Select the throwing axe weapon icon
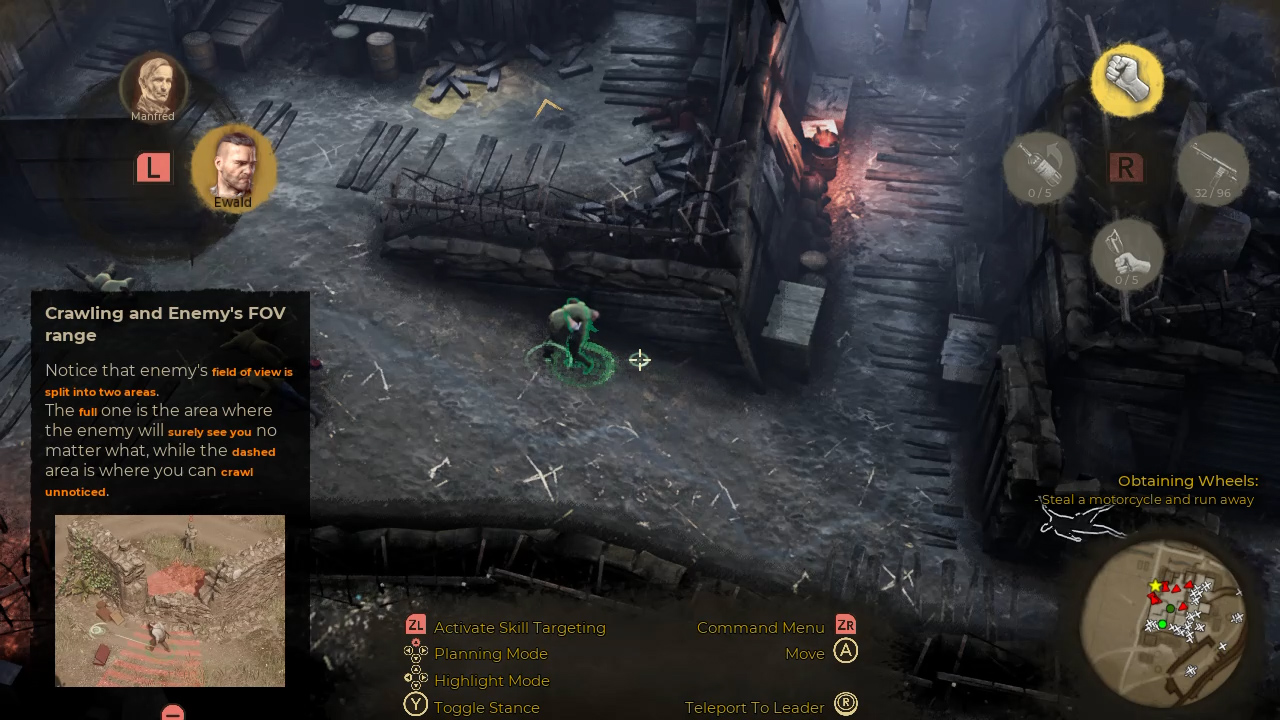The height and width of the screenshot is (720, 1280). pos(1128,250)
